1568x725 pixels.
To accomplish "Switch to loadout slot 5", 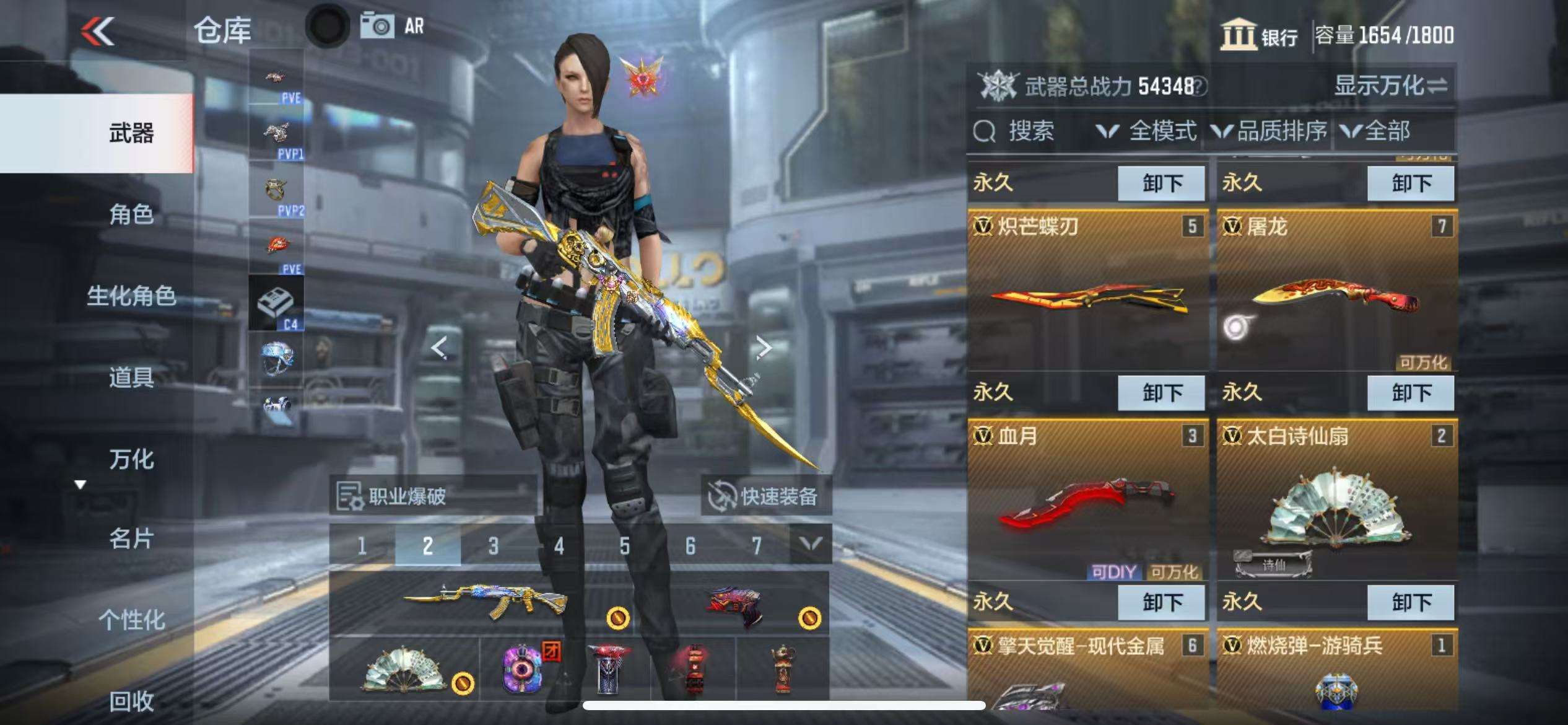I will click(x=624, y=545).
